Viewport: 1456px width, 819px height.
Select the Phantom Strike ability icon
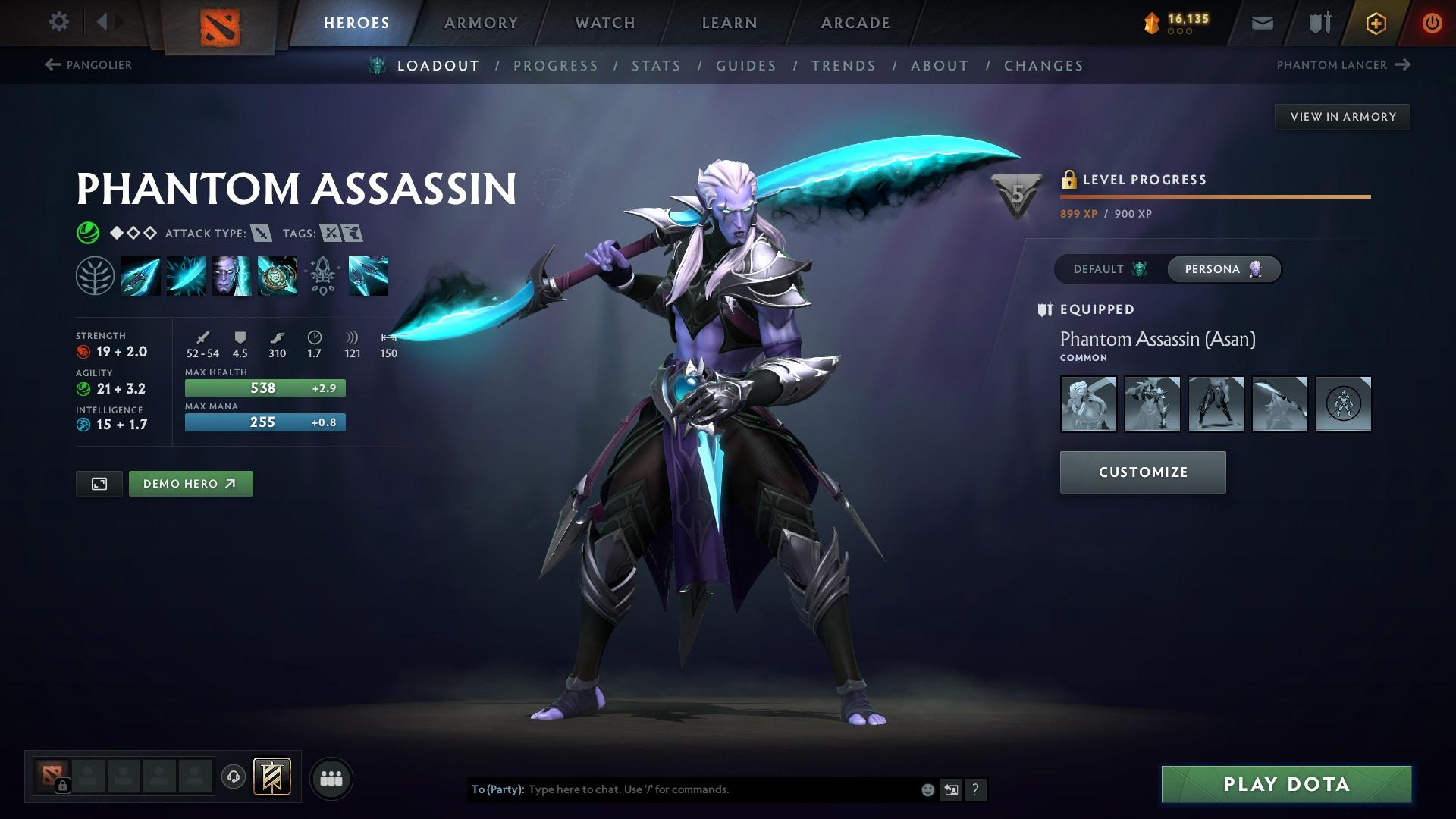186,275
